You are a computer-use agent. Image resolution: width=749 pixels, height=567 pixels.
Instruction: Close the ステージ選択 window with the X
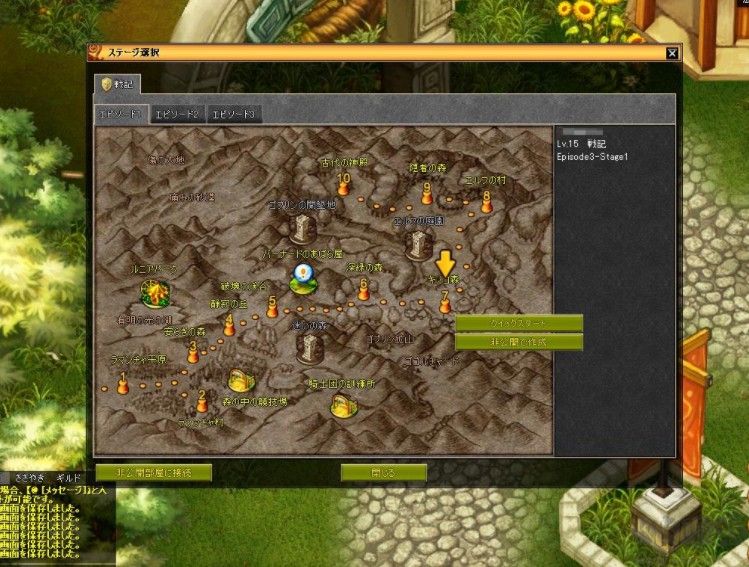point(672,53)
